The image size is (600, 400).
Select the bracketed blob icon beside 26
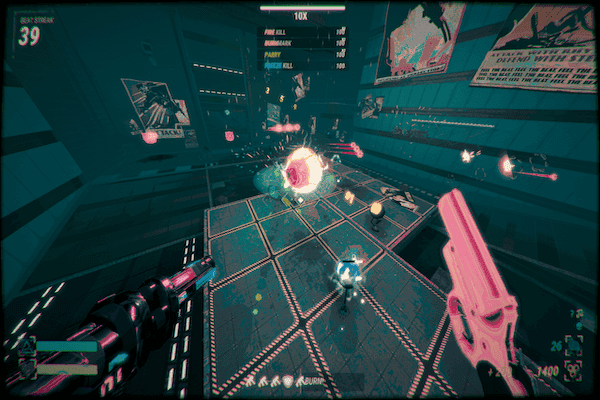point(573,345)
